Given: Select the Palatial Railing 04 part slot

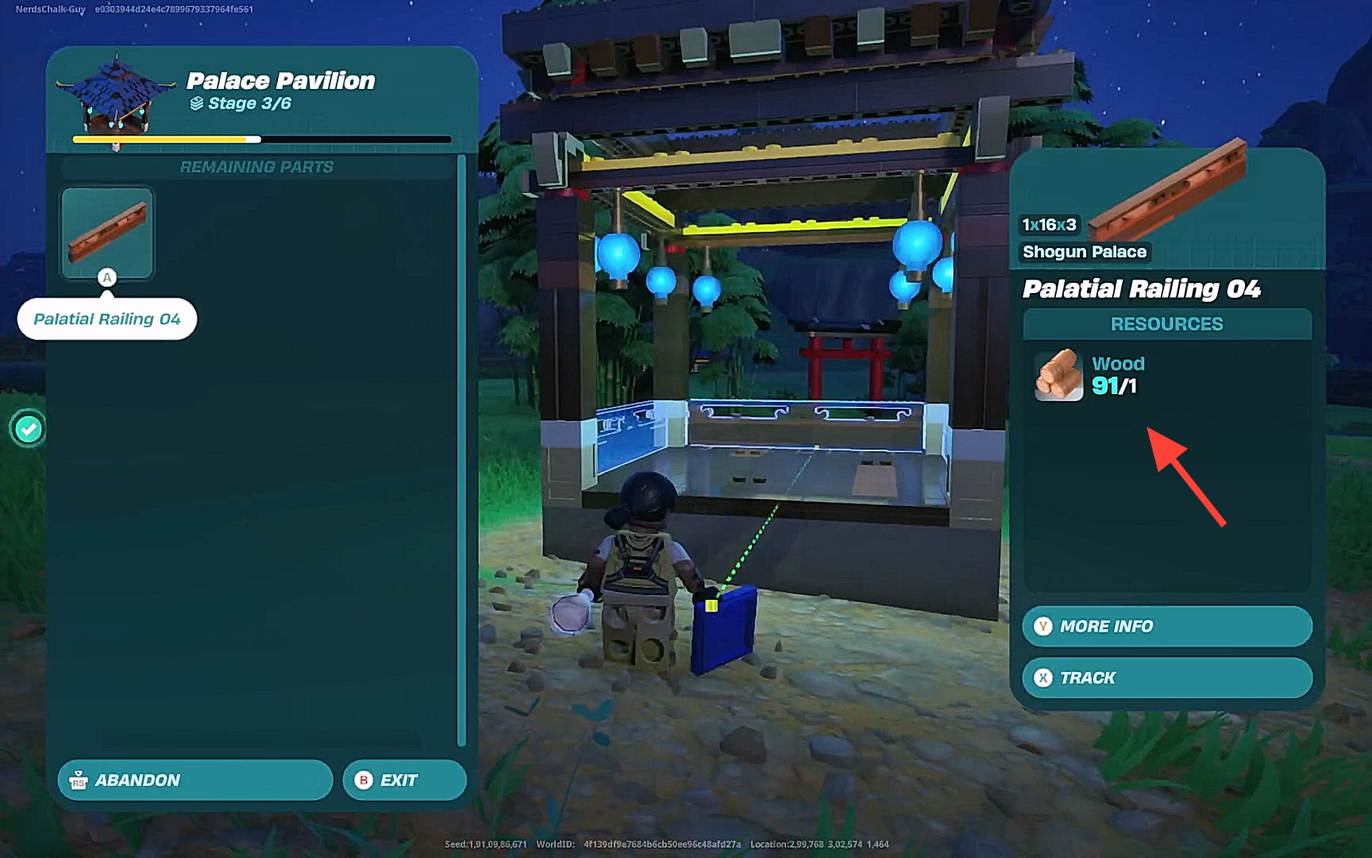Looking at the screenshot, I should (x=107, y=232).
